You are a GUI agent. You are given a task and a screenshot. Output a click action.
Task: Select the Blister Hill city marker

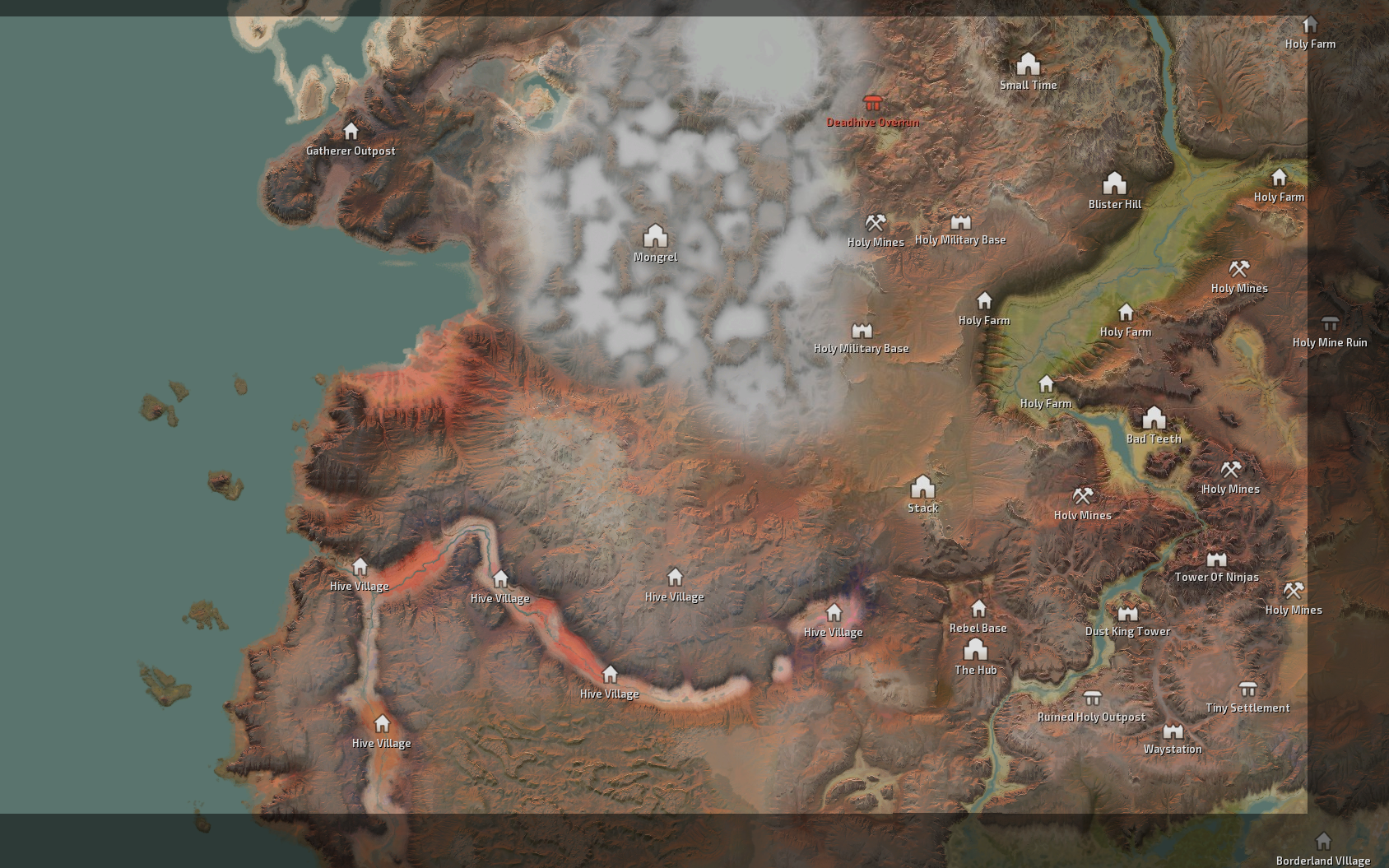(1114, 183)
